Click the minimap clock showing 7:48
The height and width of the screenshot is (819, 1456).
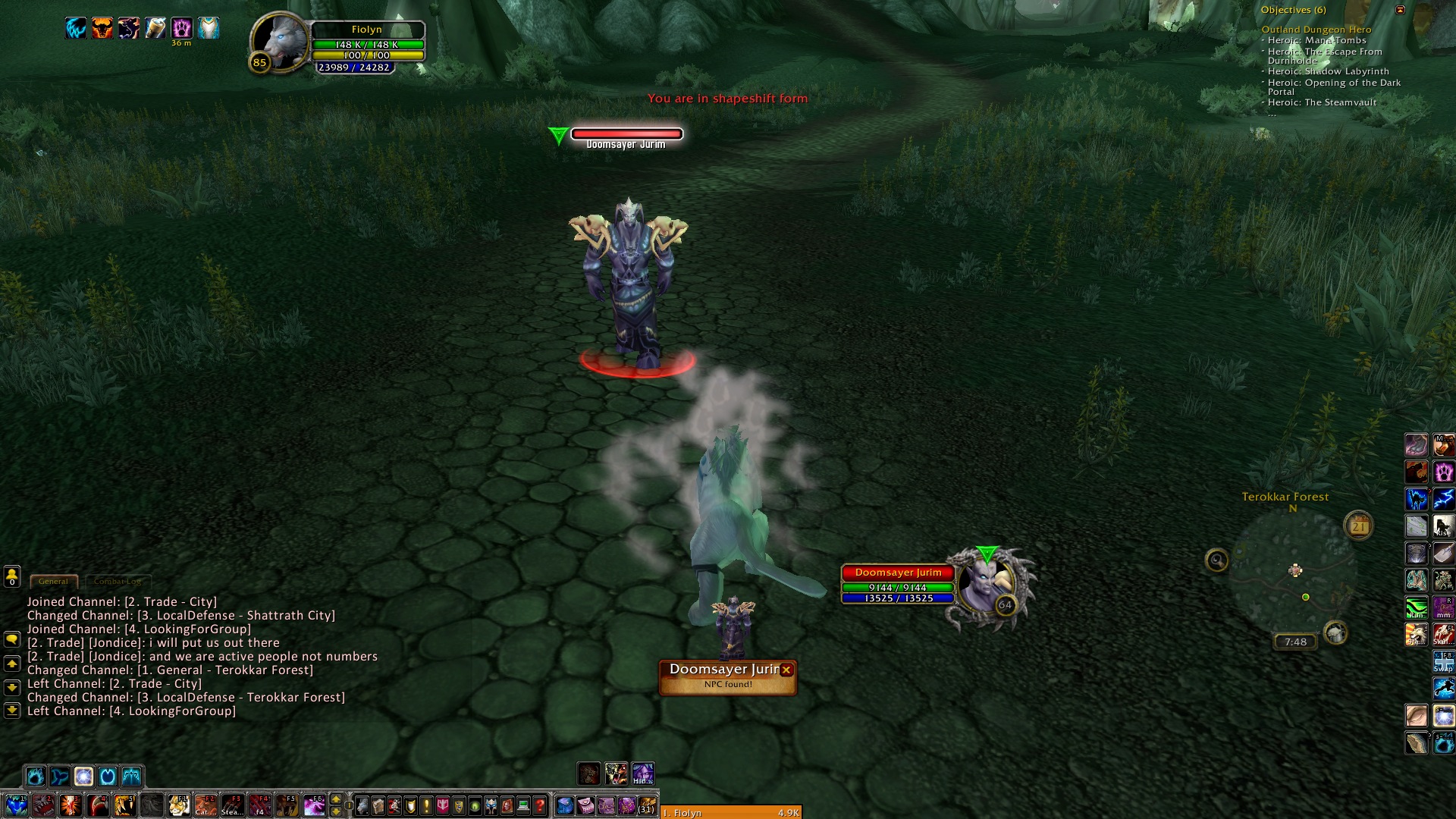point(1295,642)
